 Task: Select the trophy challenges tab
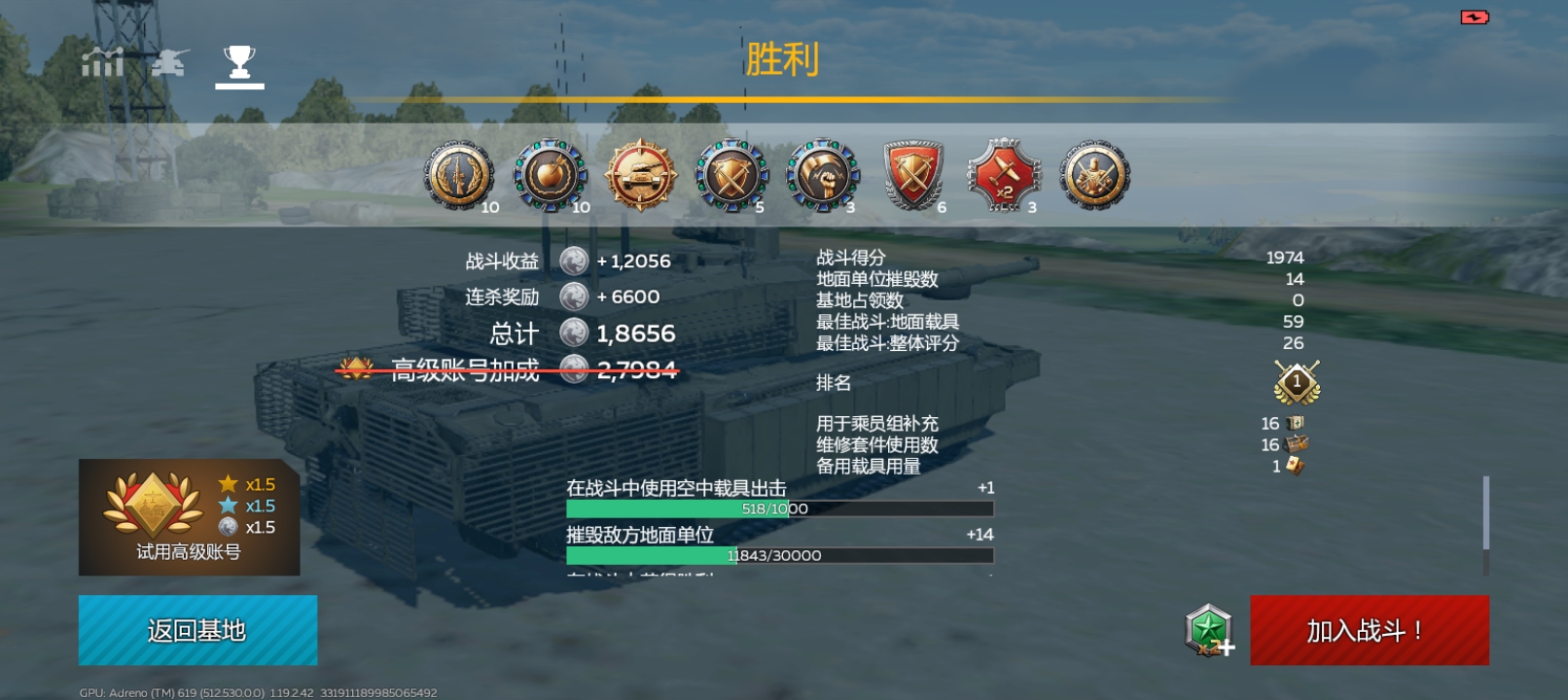pyautogui.click(x=237, y=62)
